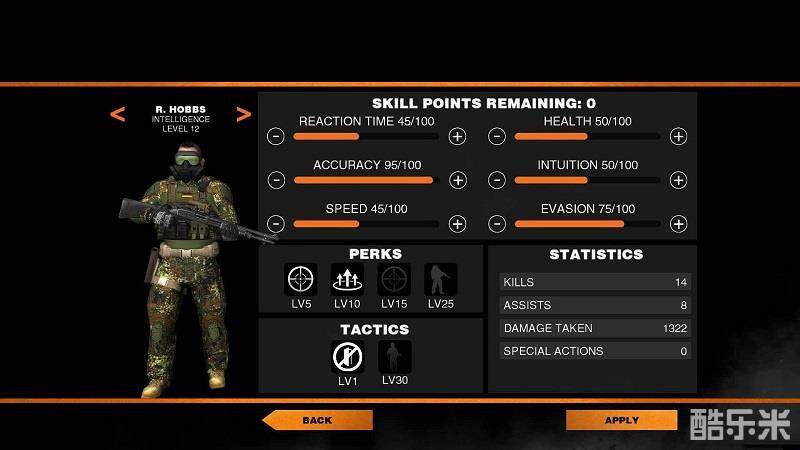Select the LV10 upward arrows perk icon

348,278
